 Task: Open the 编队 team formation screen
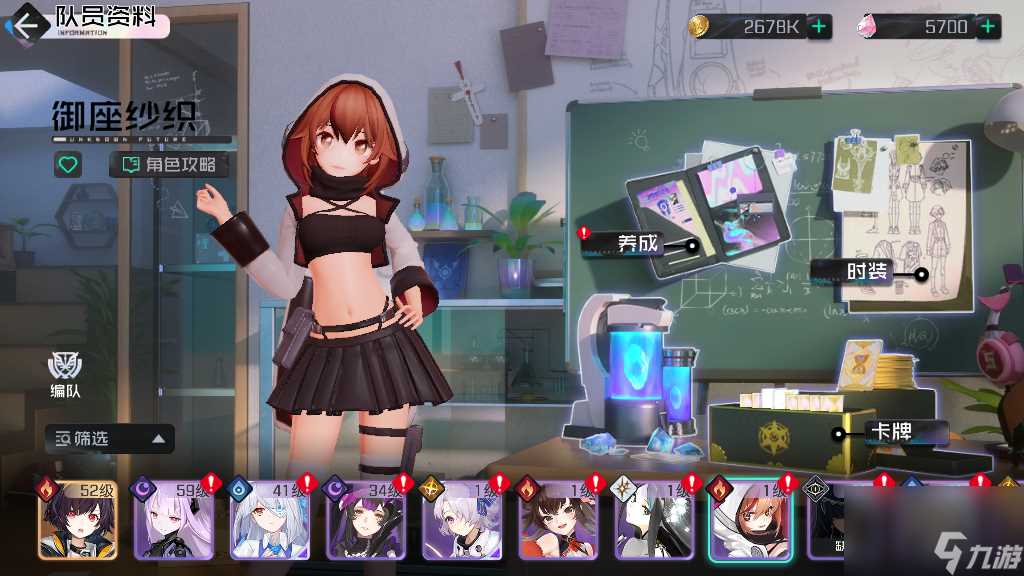(66, 373)
